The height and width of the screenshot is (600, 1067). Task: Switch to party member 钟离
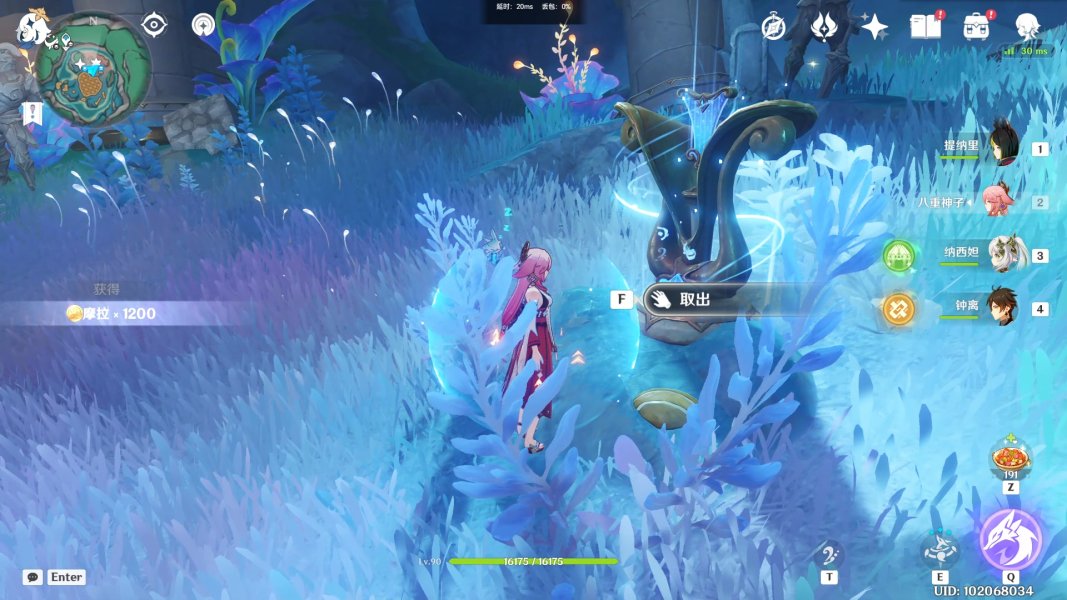(1003, 308)
